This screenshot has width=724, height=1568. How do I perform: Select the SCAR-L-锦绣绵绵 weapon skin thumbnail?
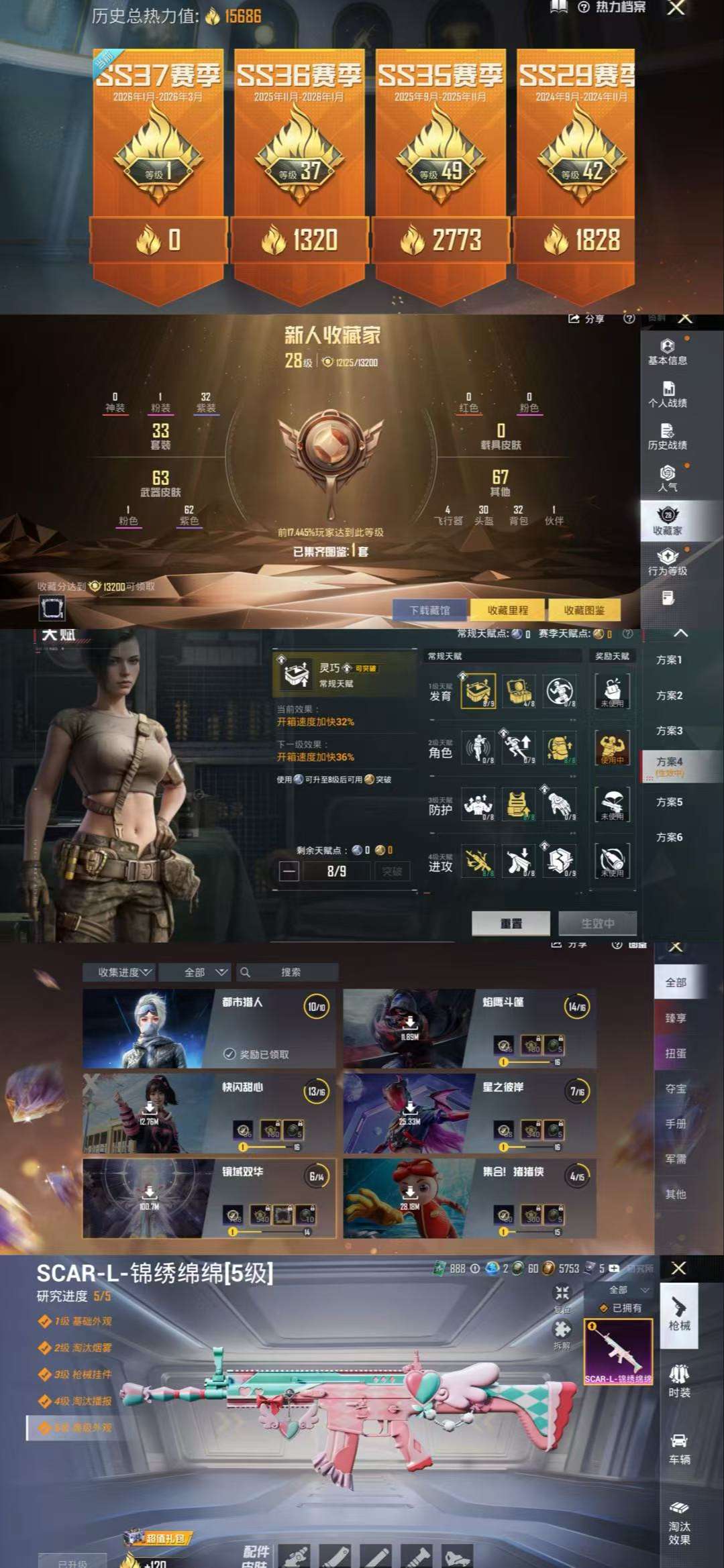point(618,1351)
